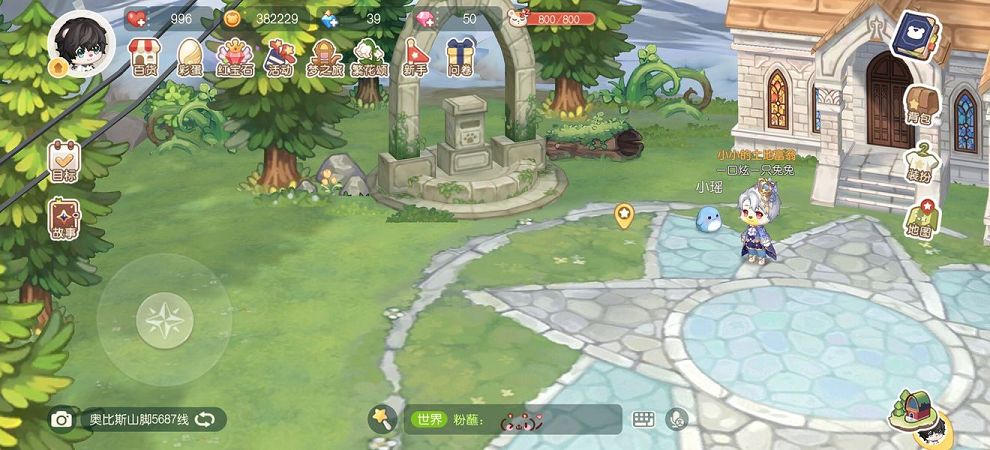The width and height of the screenshot is (990, 450).
Task: Add hearts with the heart plus icon
Action: coord(137,18)
